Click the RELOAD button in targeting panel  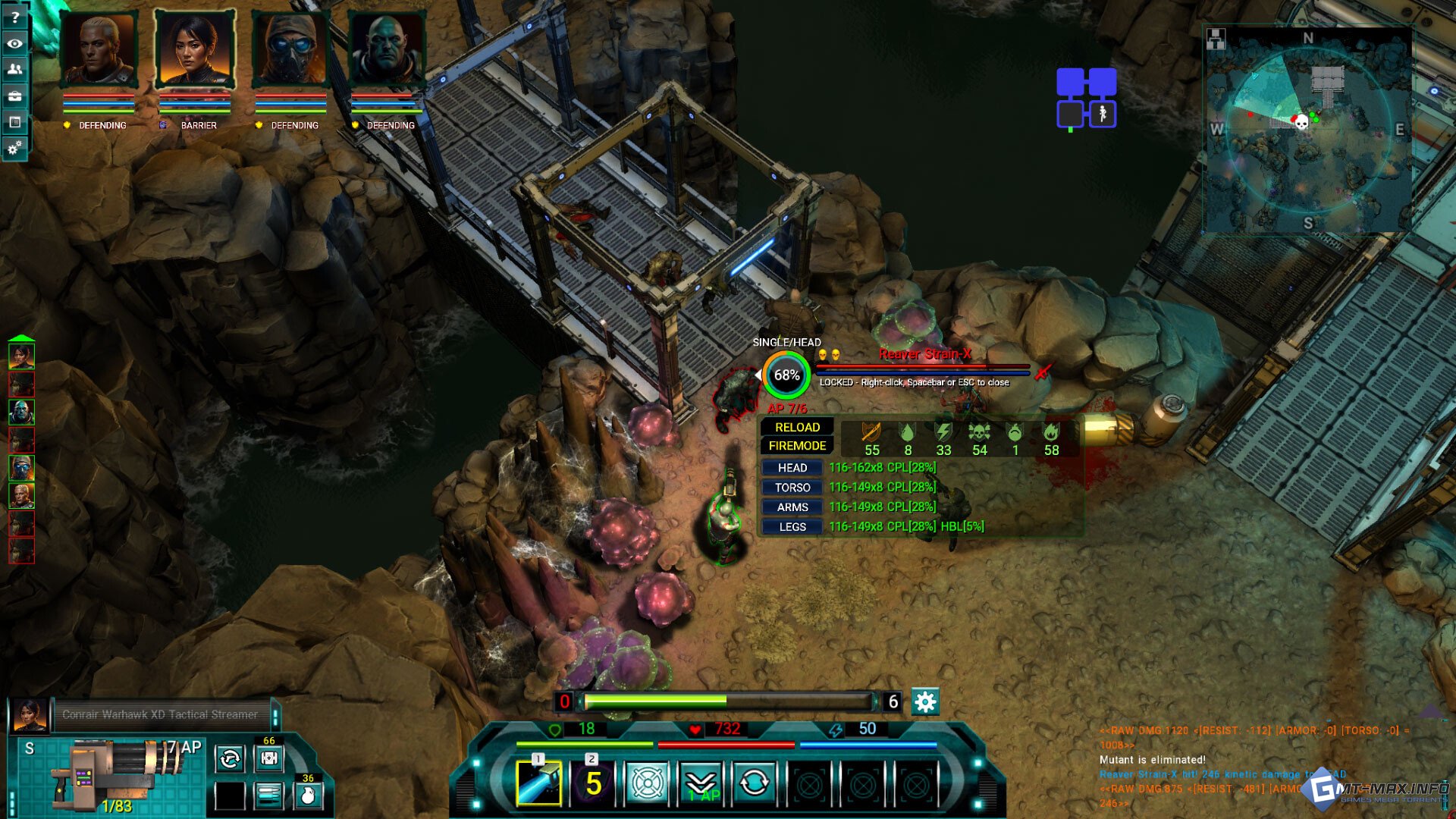tap(797, 427)
